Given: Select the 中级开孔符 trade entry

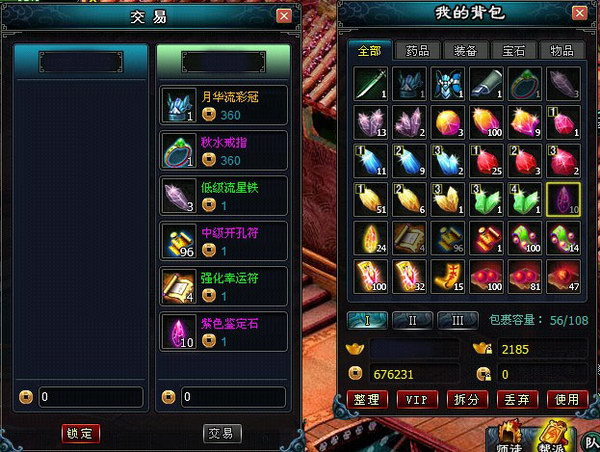Looking at the screenshot, I should 224,242.
